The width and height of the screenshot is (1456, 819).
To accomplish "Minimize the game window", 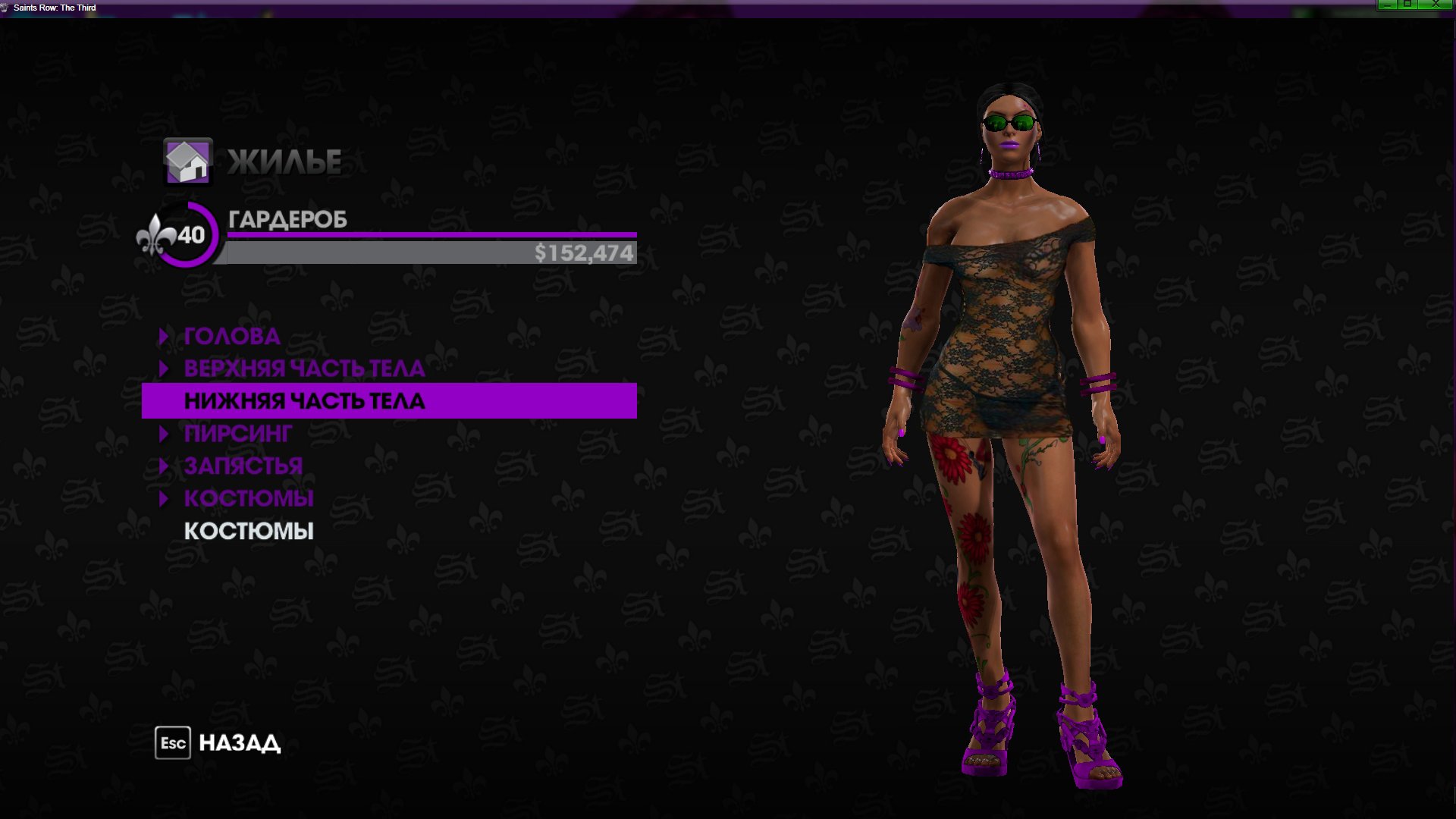I will point(1387,5).
